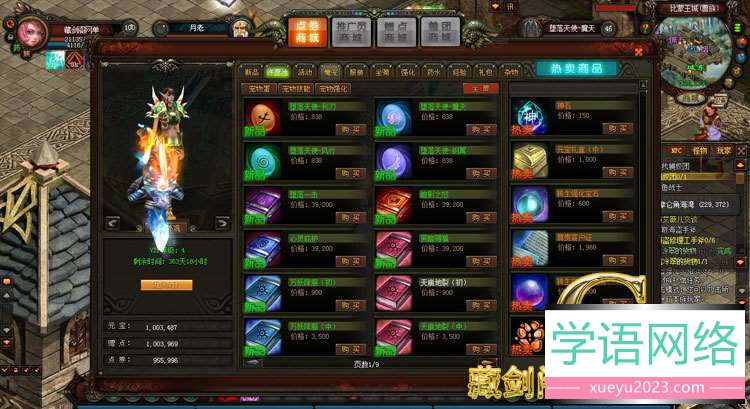
Task: Click the orange button under the character preview
Action: (165, 284)
